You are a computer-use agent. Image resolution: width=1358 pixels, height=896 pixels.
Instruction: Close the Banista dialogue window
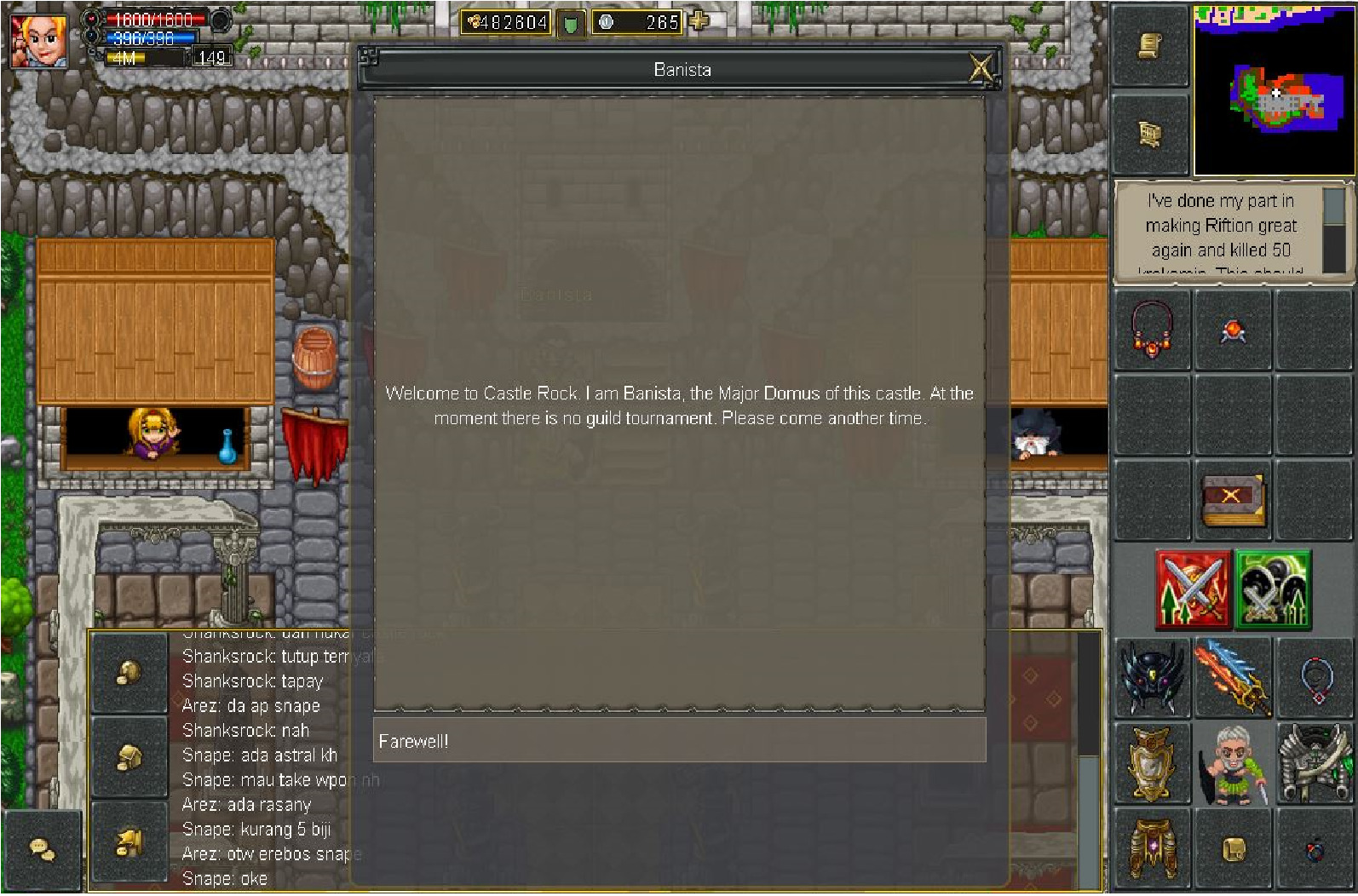pos(981,67)
